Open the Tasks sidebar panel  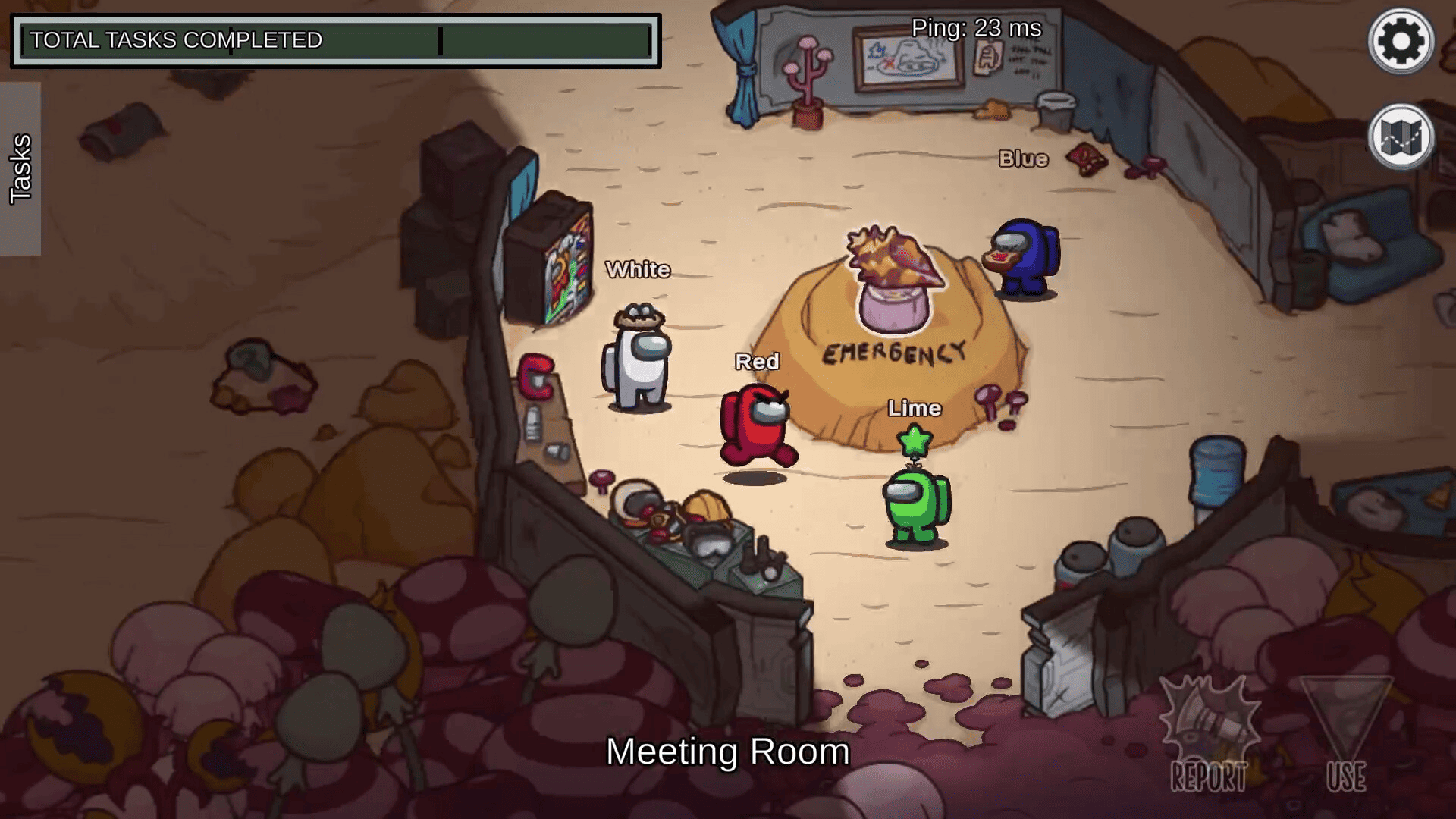(x=21, y=168)
